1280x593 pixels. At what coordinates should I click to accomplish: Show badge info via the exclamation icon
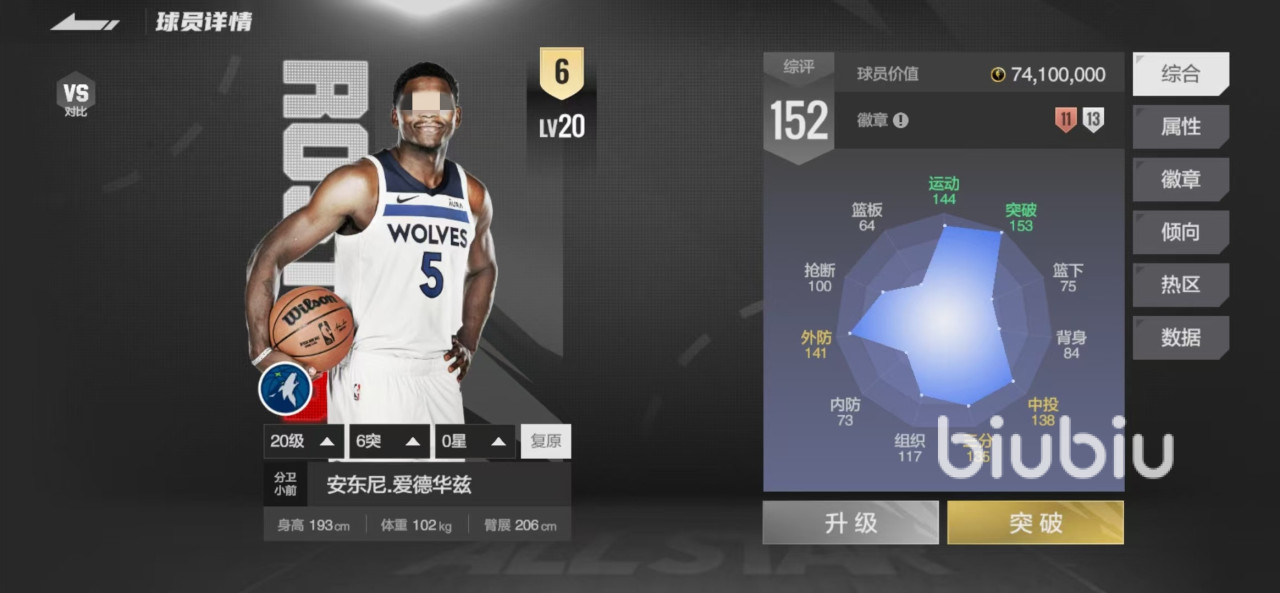tap(901, 121)
